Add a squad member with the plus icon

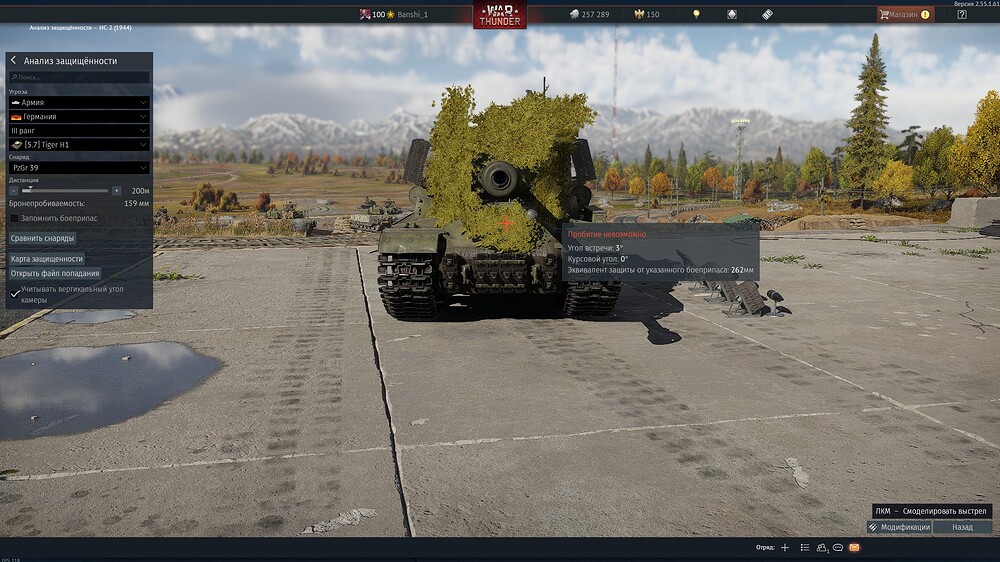coord(785,548)
